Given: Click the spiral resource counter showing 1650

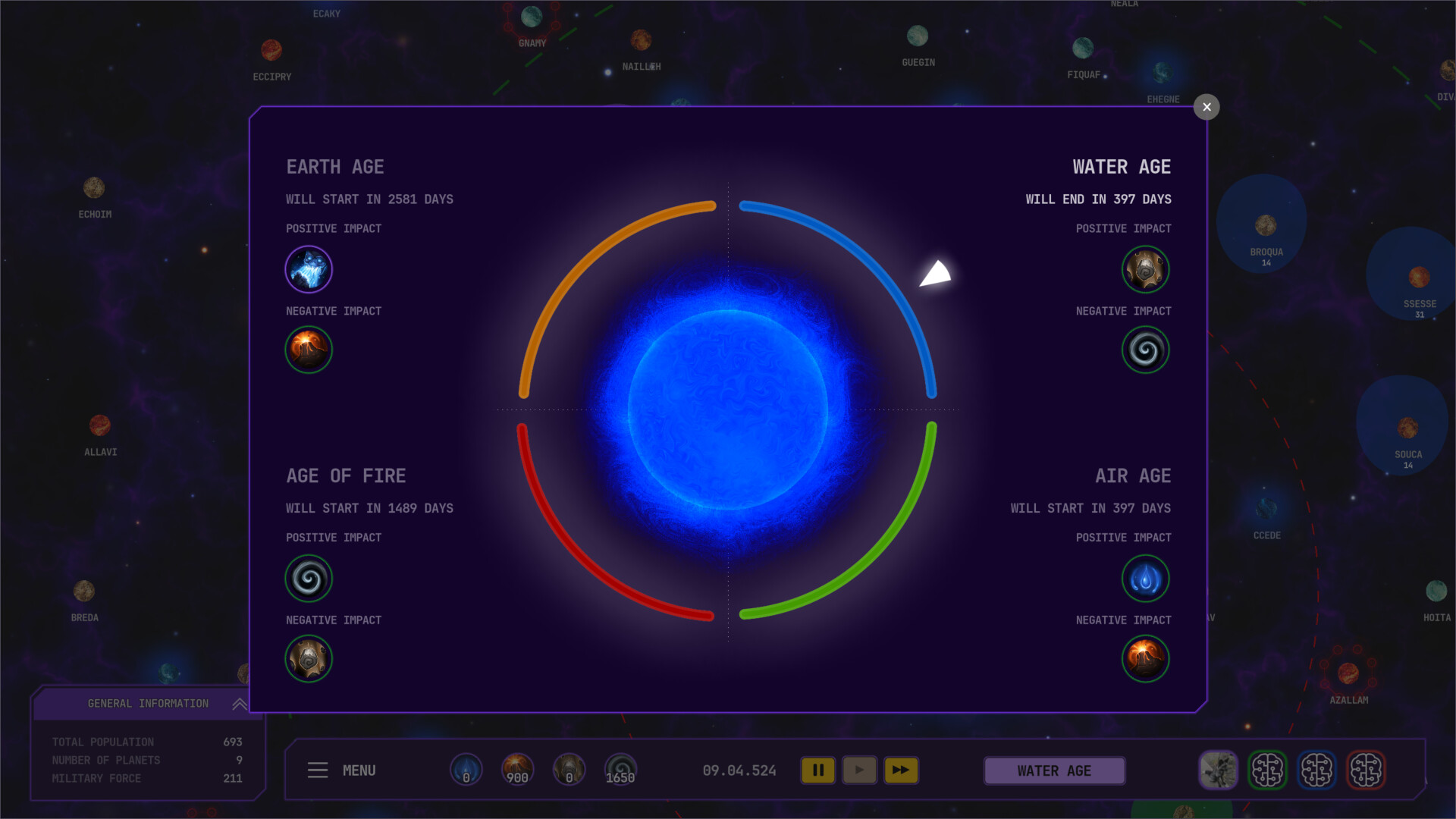Looking at the screenshot, I should 620,770.
